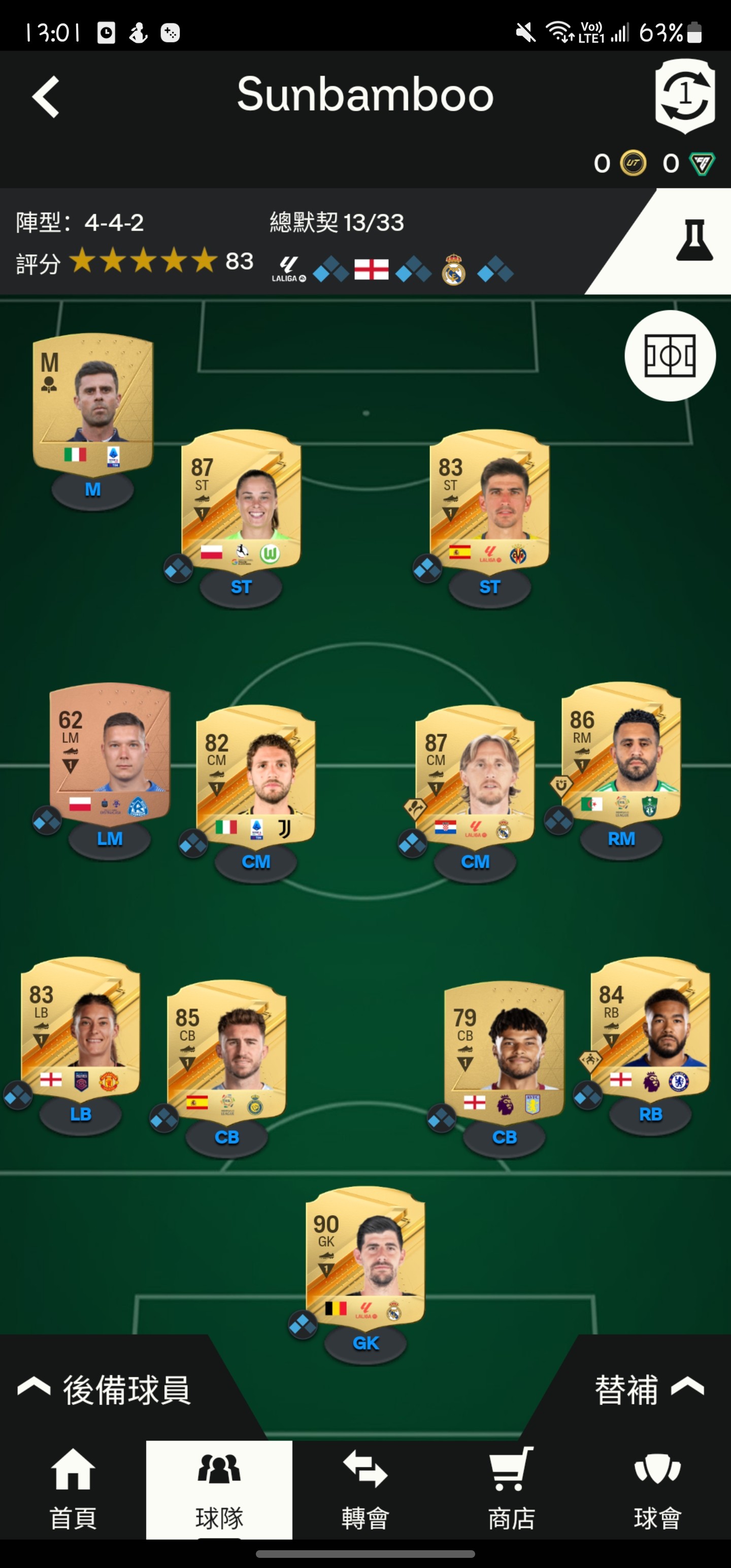Open the flask chemistry lab button
Image resolution: width=731 pixels, height=1568 pixels.
click(x=694, y=241)
